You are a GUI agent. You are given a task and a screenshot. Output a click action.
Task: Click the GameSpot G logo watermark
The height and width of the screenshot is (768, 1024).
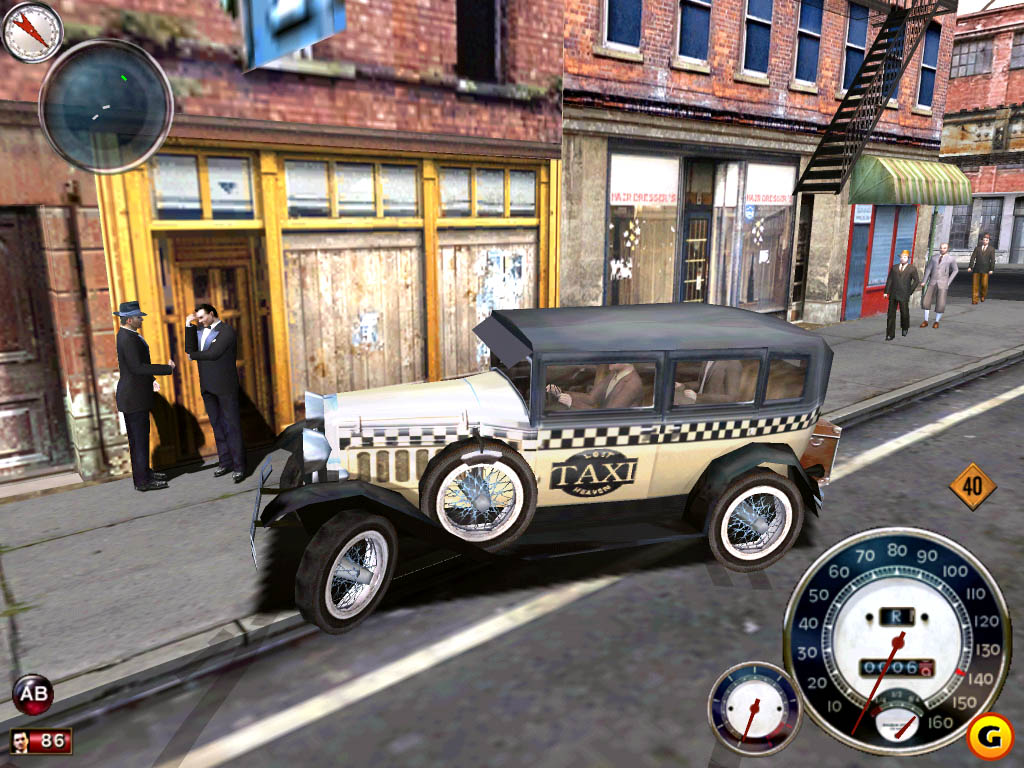pyautogui.click(x=990, y=736)
